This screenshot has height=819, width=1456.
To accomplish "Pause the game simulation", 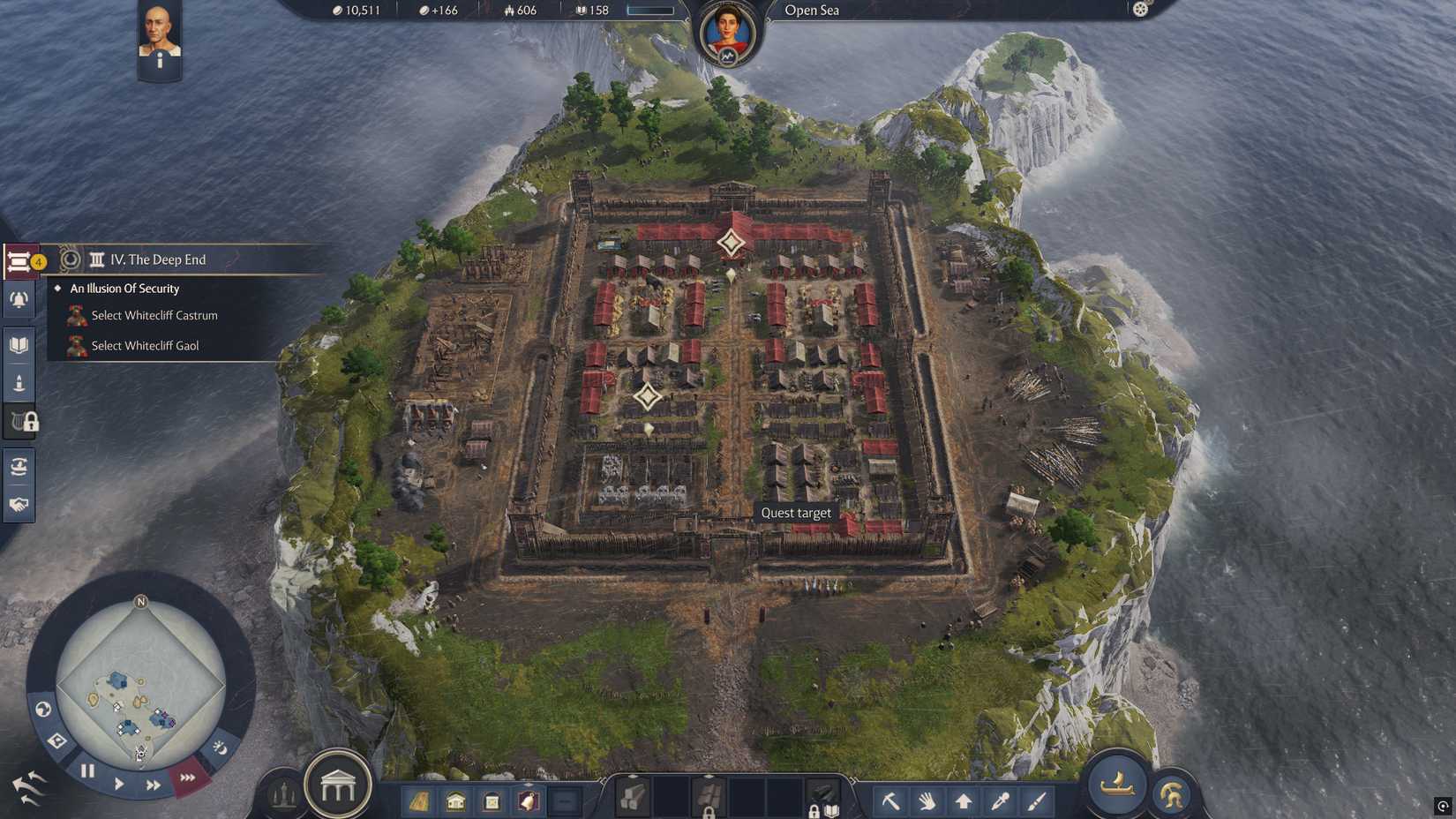I will (88, 771).
